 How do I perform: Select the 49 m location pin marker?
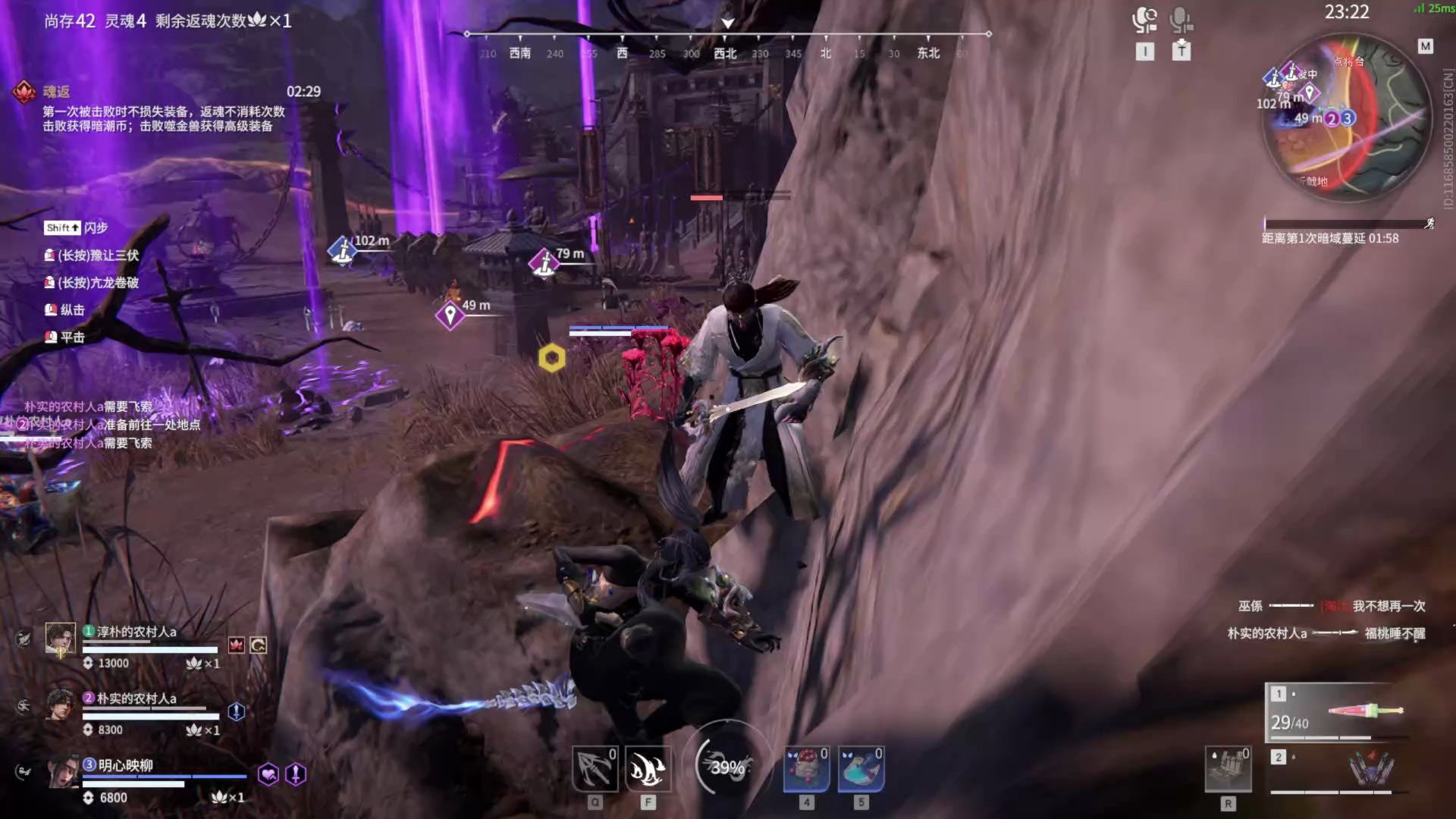[450, 315]
